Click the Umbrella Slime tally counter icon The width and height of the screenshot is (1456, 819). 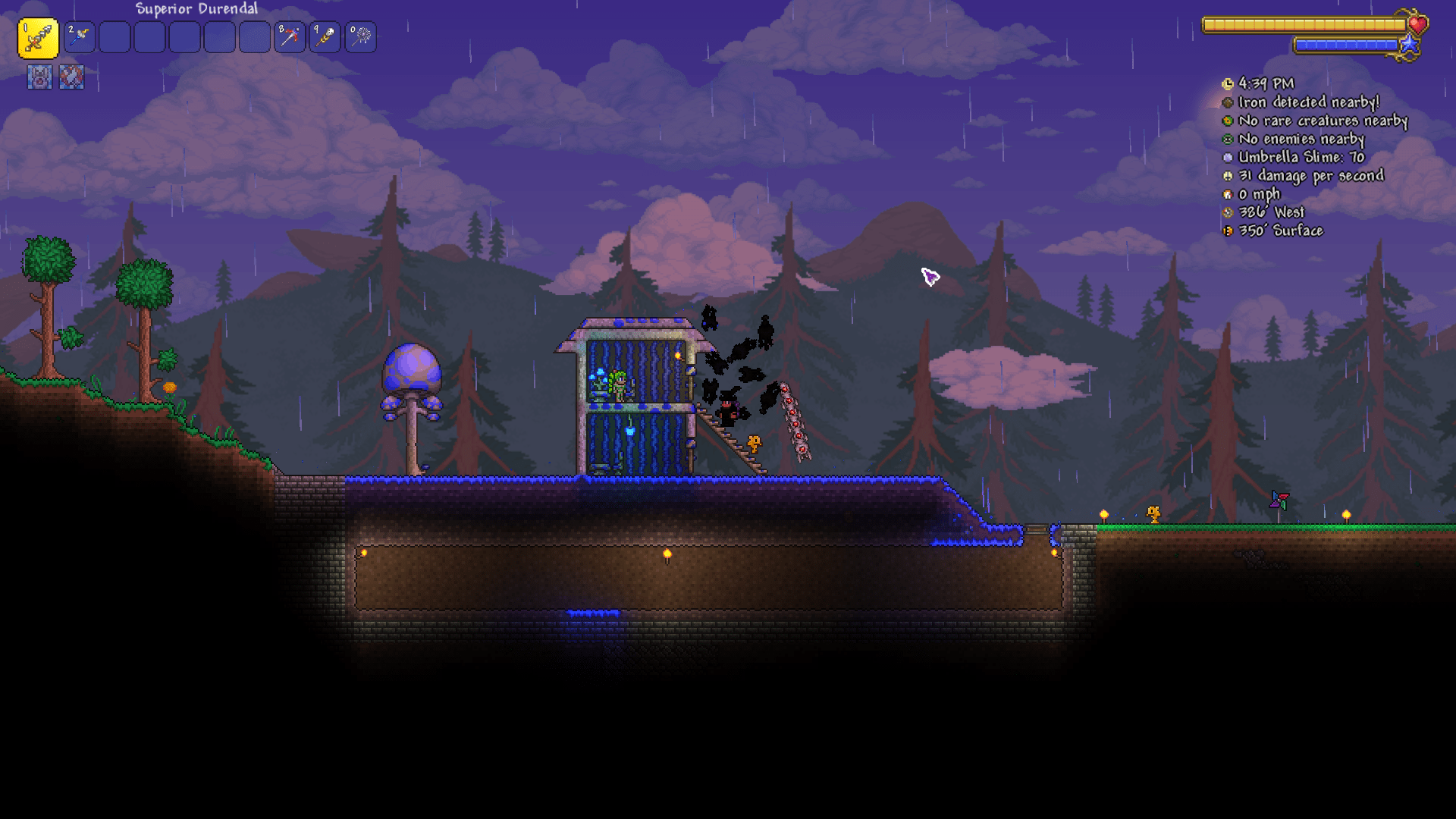point(1229,158)
